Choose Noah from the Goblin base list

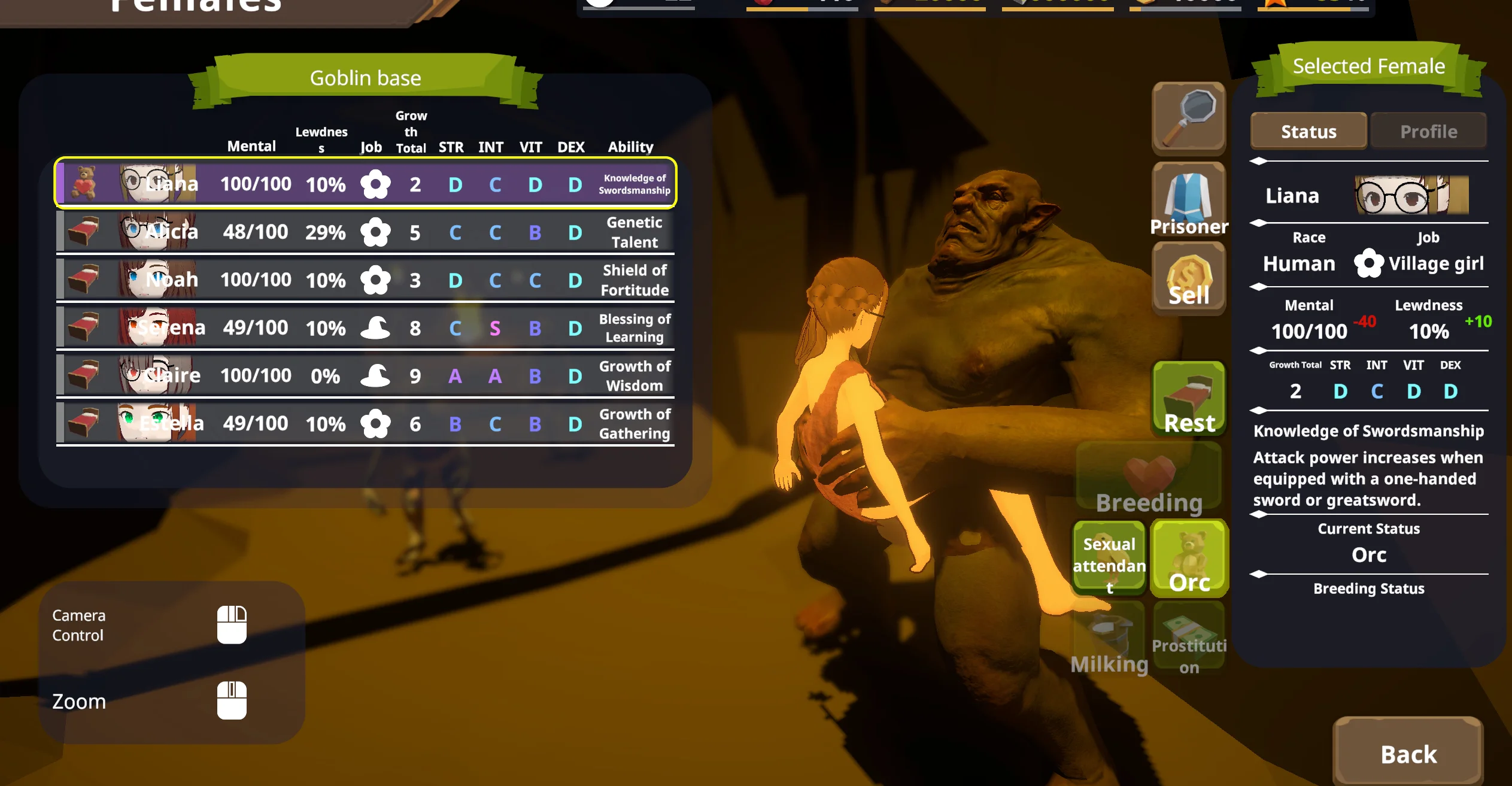coord(365,280)
